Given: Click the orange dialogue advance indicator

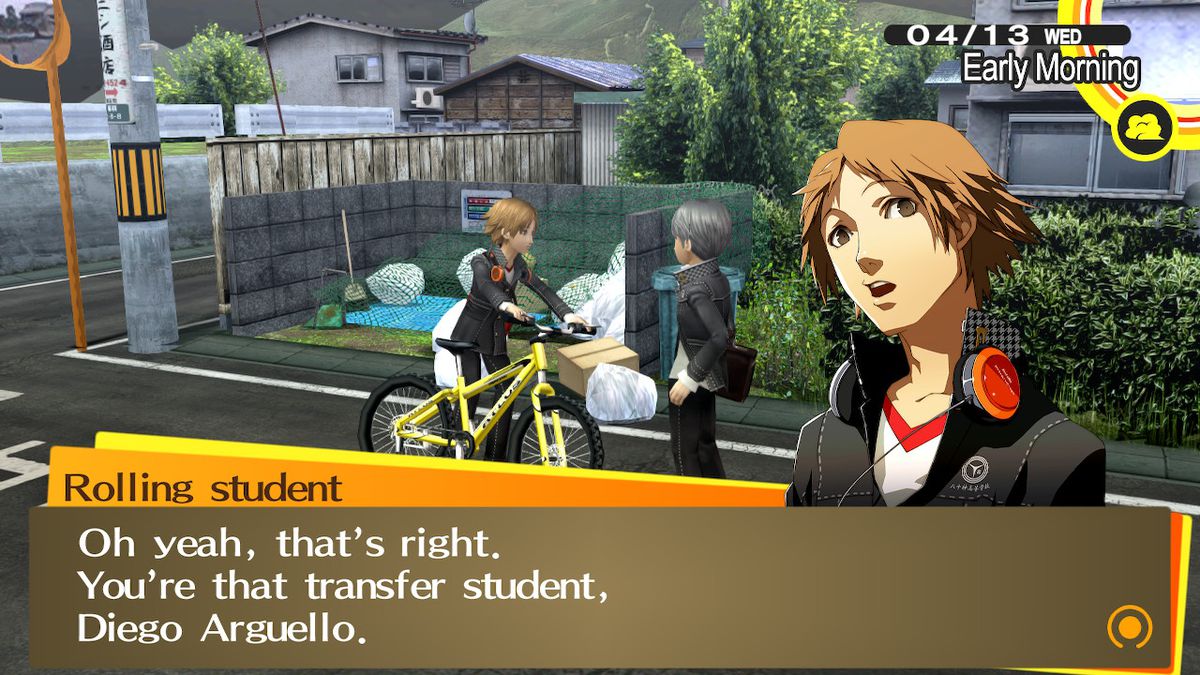Looking at the screenshot, I should [x=1129, y=628].
